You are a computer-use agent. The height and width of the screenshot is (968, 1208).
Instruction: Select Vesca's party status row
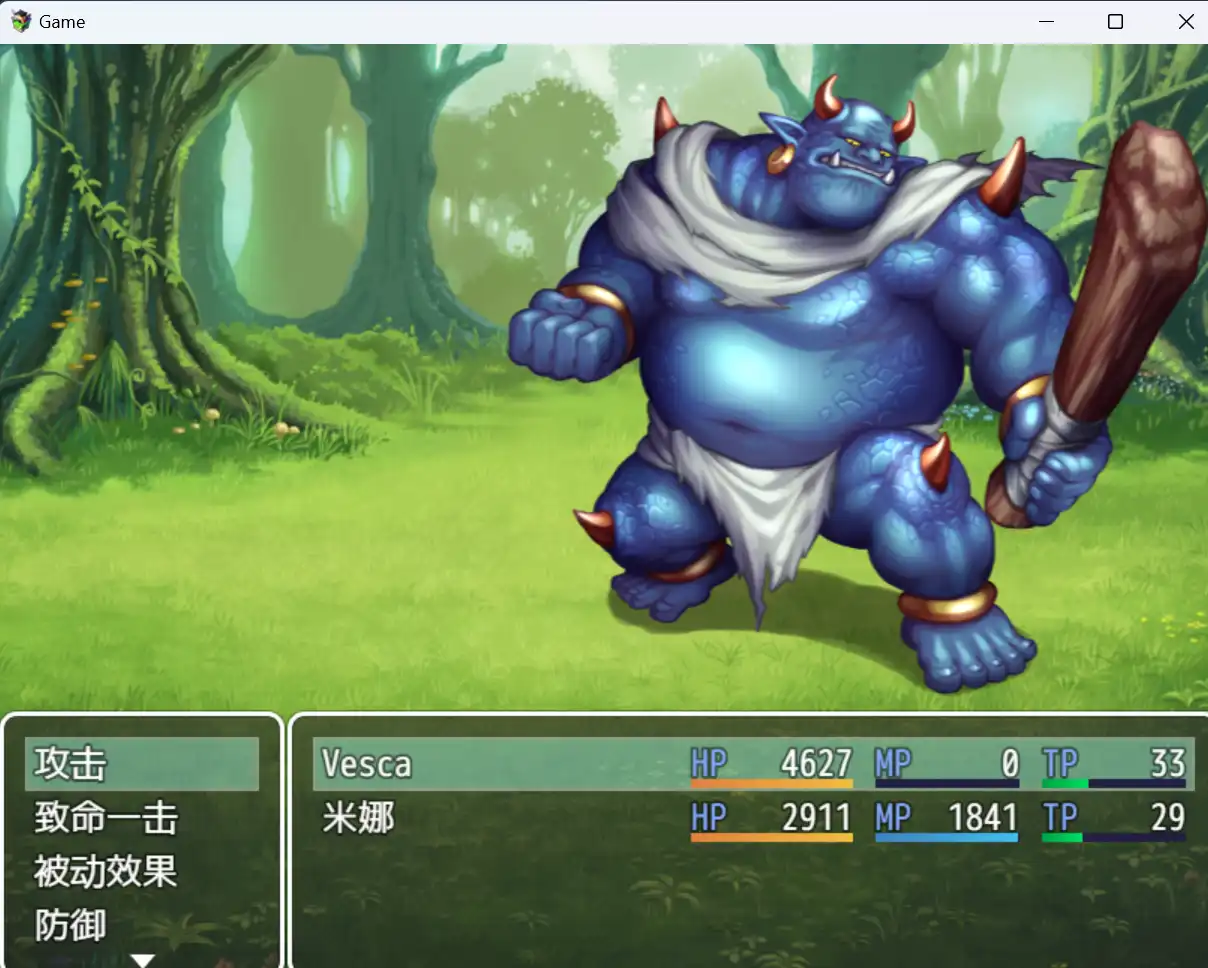coord(752,764)
